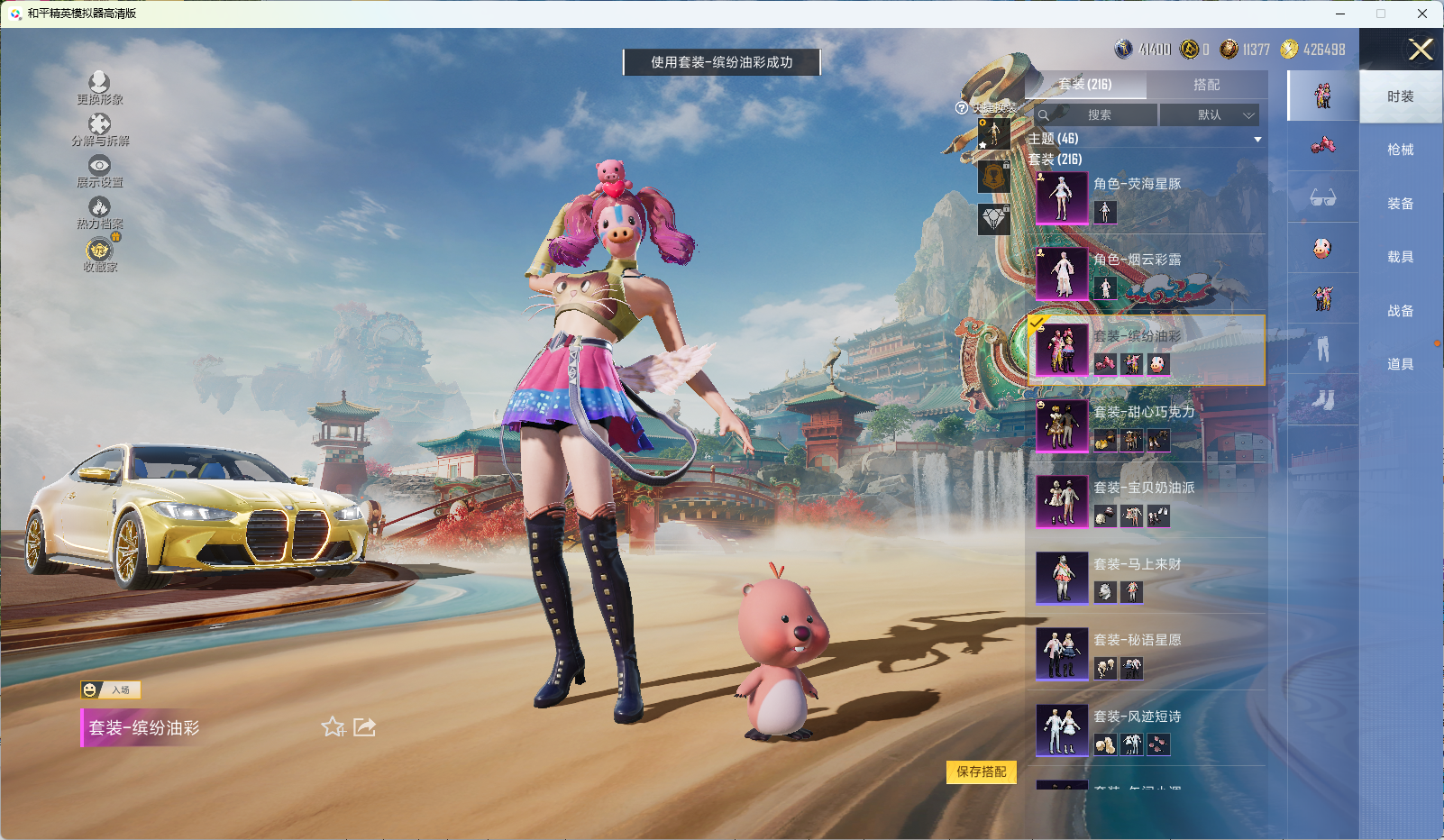Share the outfit using the arrow icon
Image resolution: width=1444 pixels, height=840 pixels.
coord(364,727)
